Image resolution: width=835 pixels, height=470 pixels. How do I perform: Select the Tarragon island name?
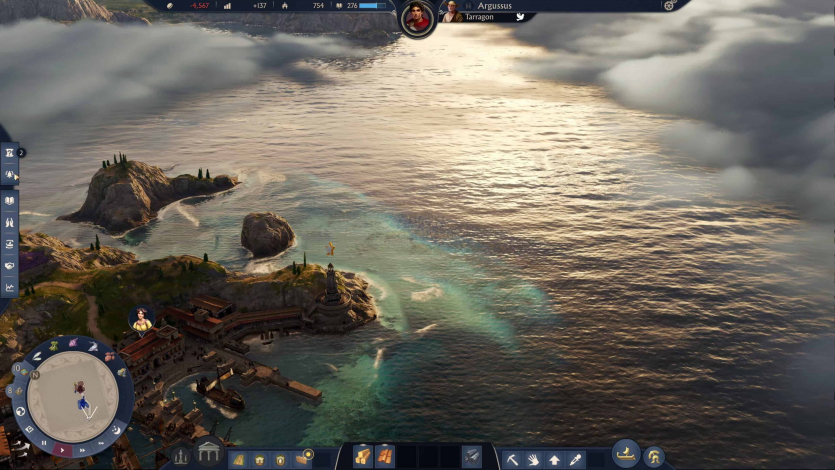tap(480, 17)
